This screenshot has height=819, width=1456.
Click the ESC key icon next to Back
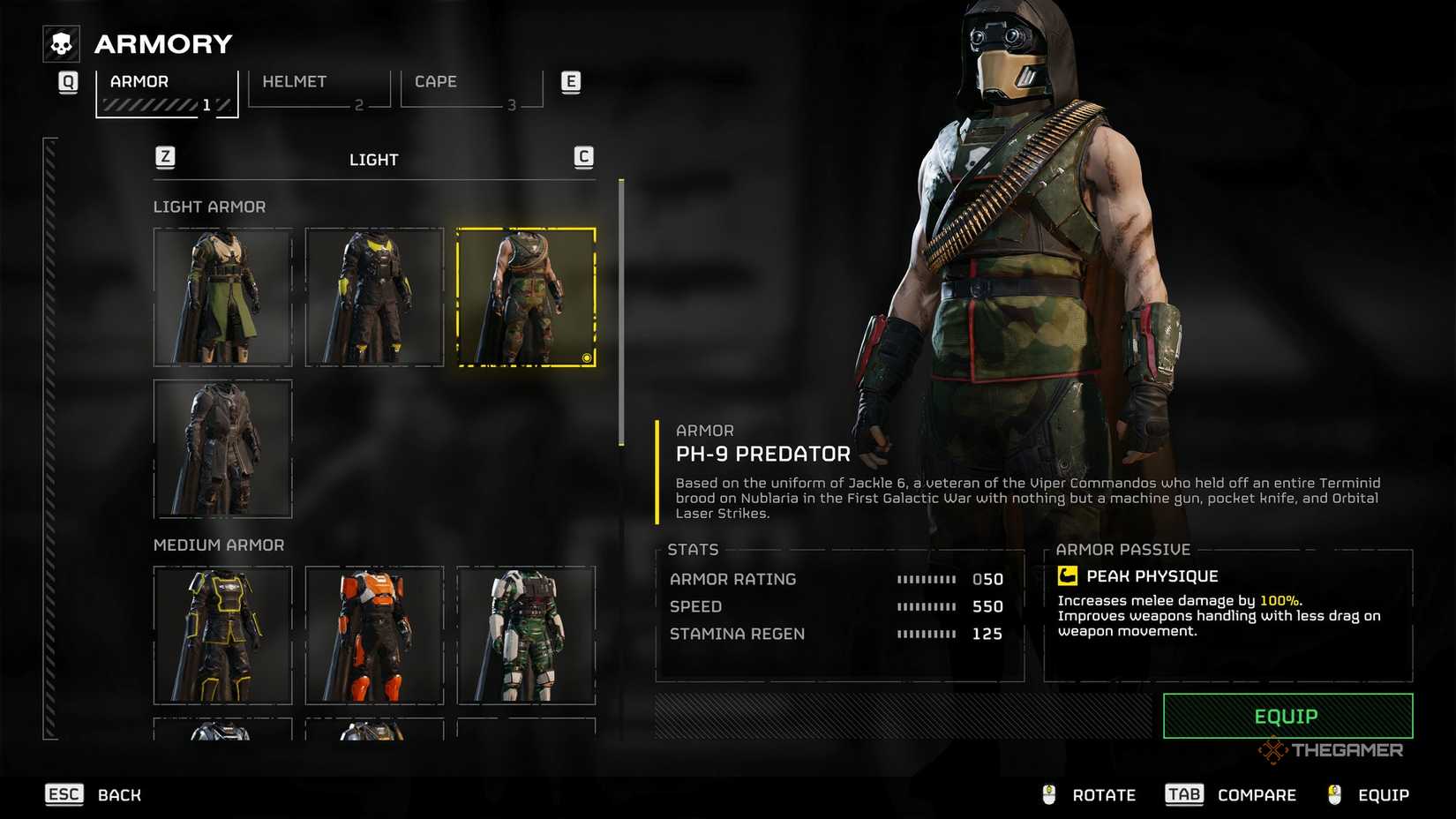(x=63, y=794)
